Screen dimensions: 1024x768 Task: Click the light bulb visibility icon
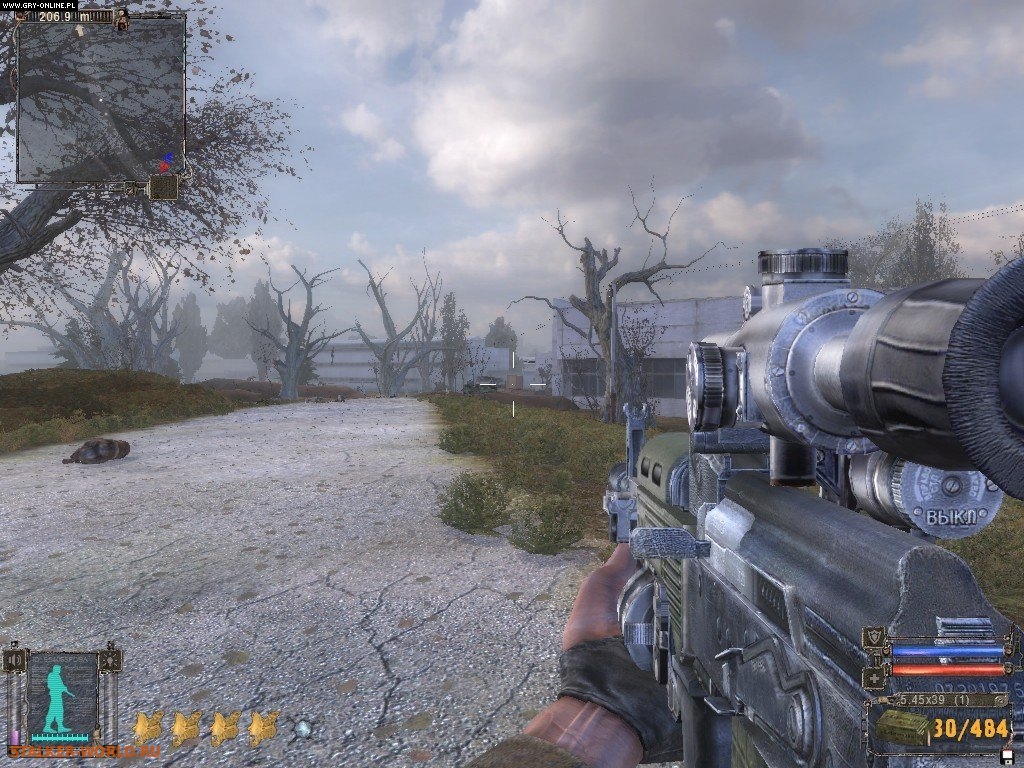pos(110,661)
